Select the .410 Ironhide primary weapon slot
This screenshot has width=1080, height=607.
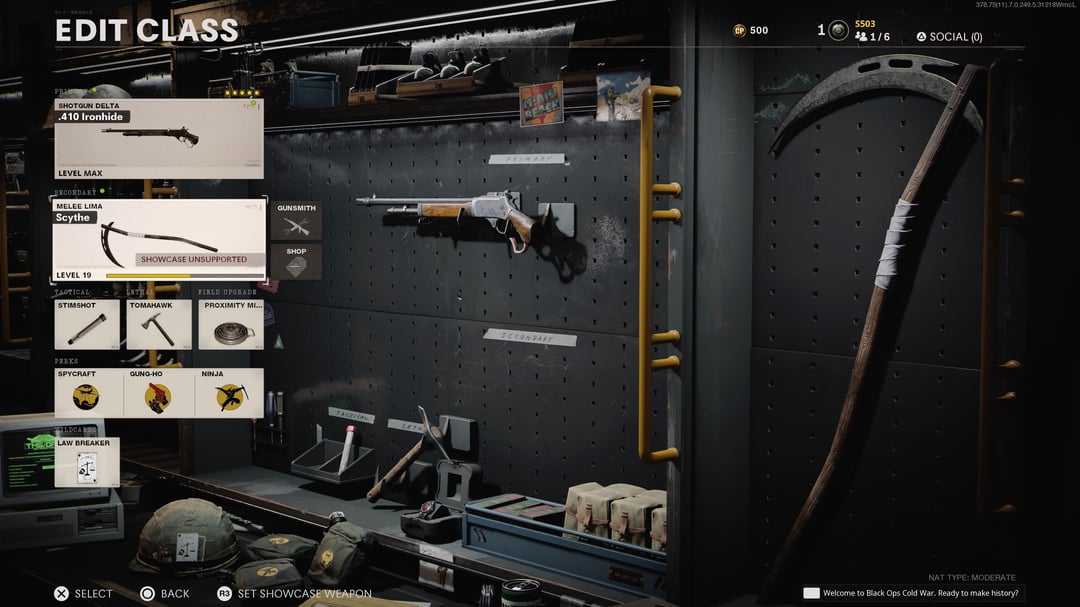(159, 139)
